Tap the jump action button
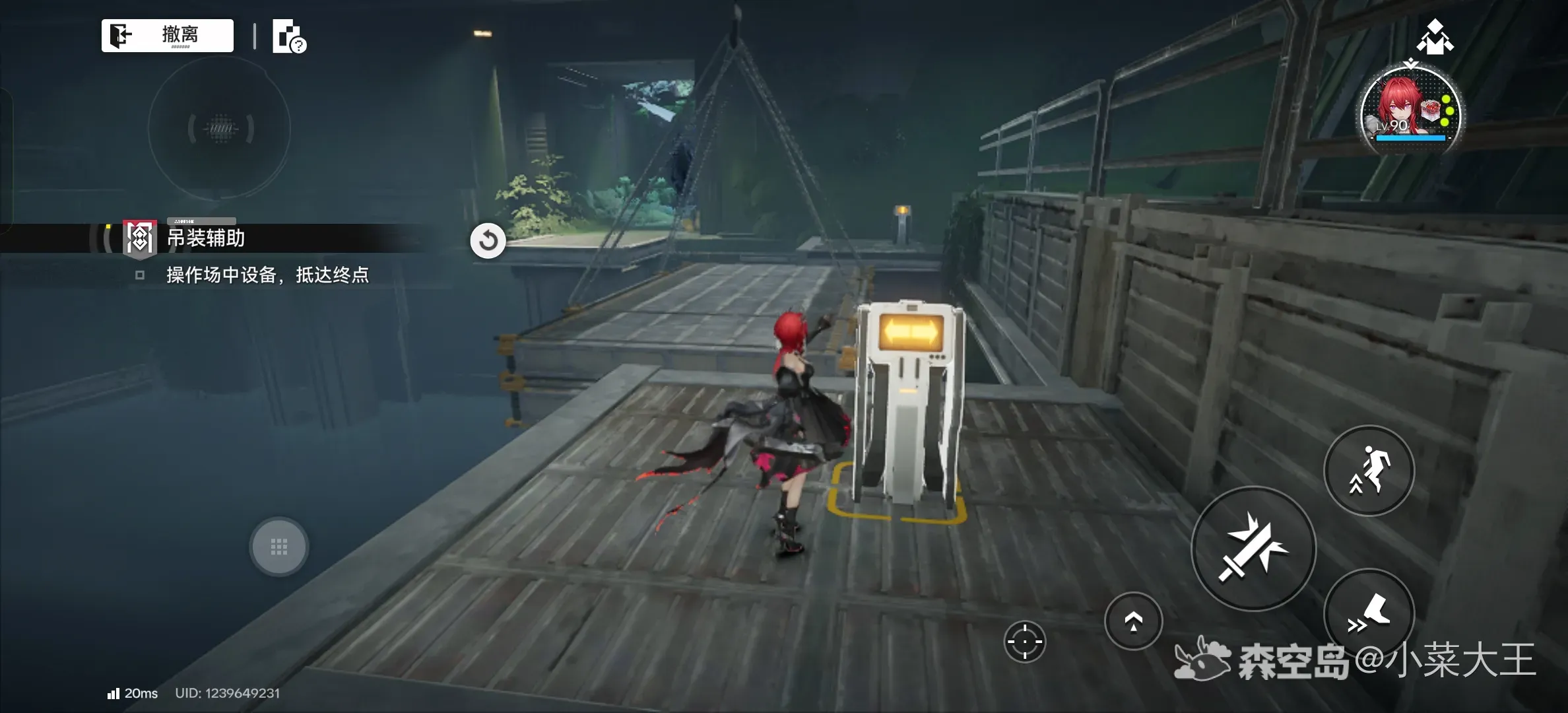1568x713 pixels. click(x=1369, y=471)
